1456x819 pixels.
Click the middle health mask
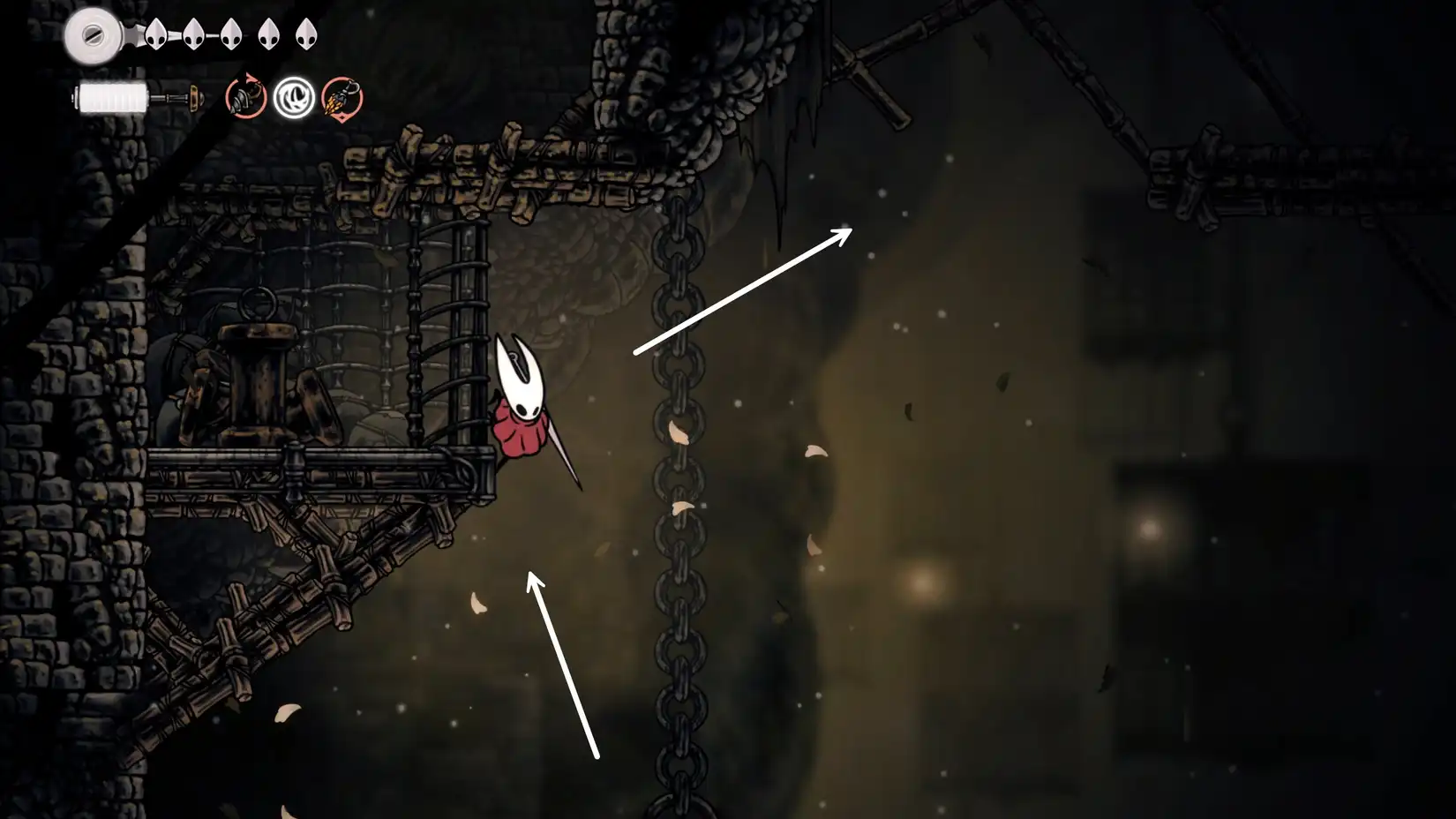coord(231,34)
